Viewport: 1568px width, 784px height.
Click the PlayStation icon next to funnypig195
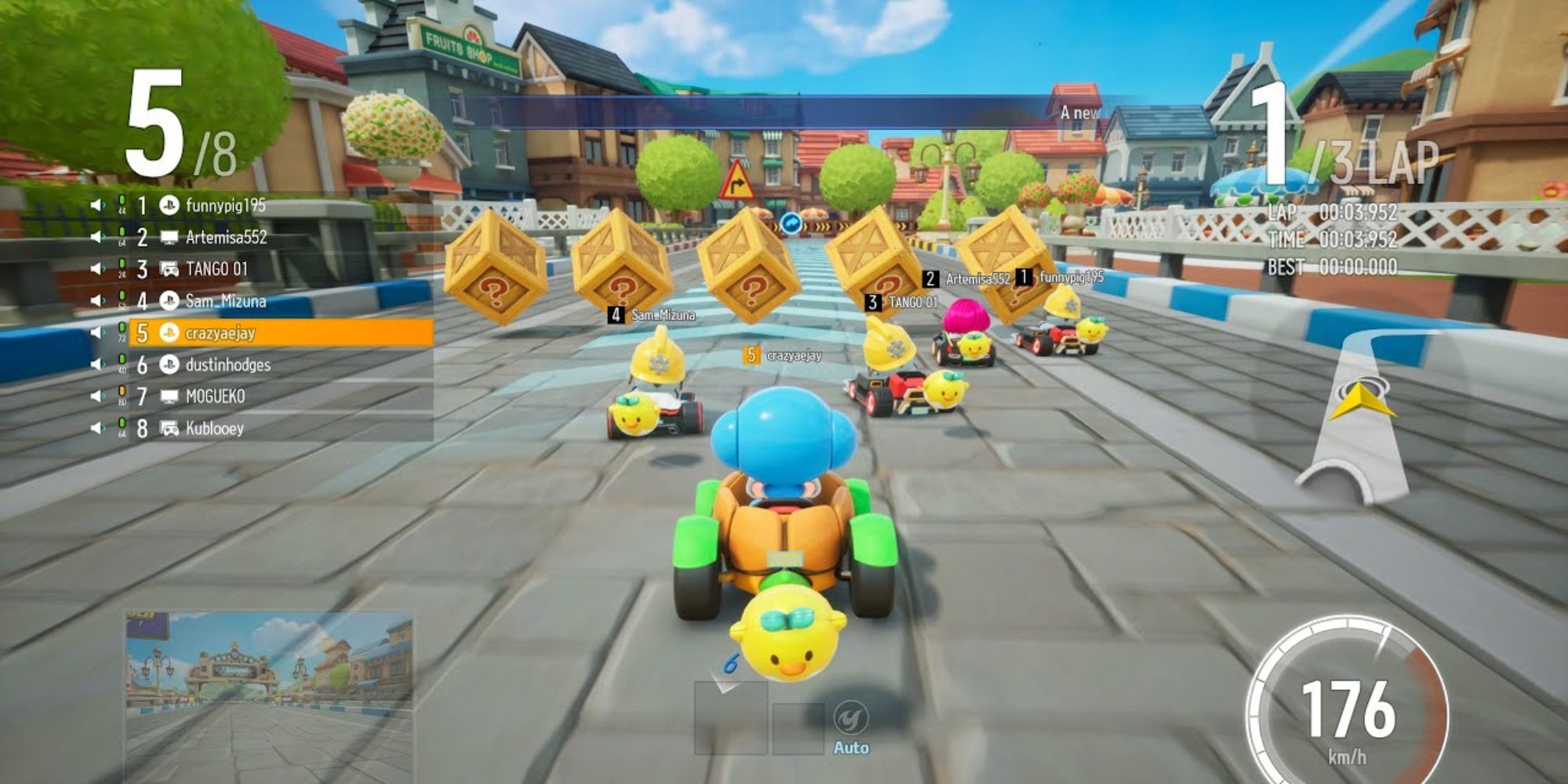(169, 205)
